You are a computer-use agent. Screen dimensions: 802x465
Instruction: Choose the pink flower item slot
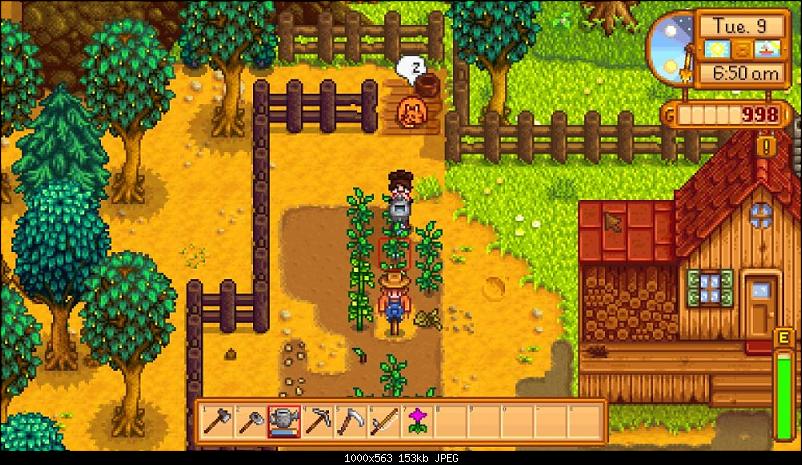click(417, 421)
